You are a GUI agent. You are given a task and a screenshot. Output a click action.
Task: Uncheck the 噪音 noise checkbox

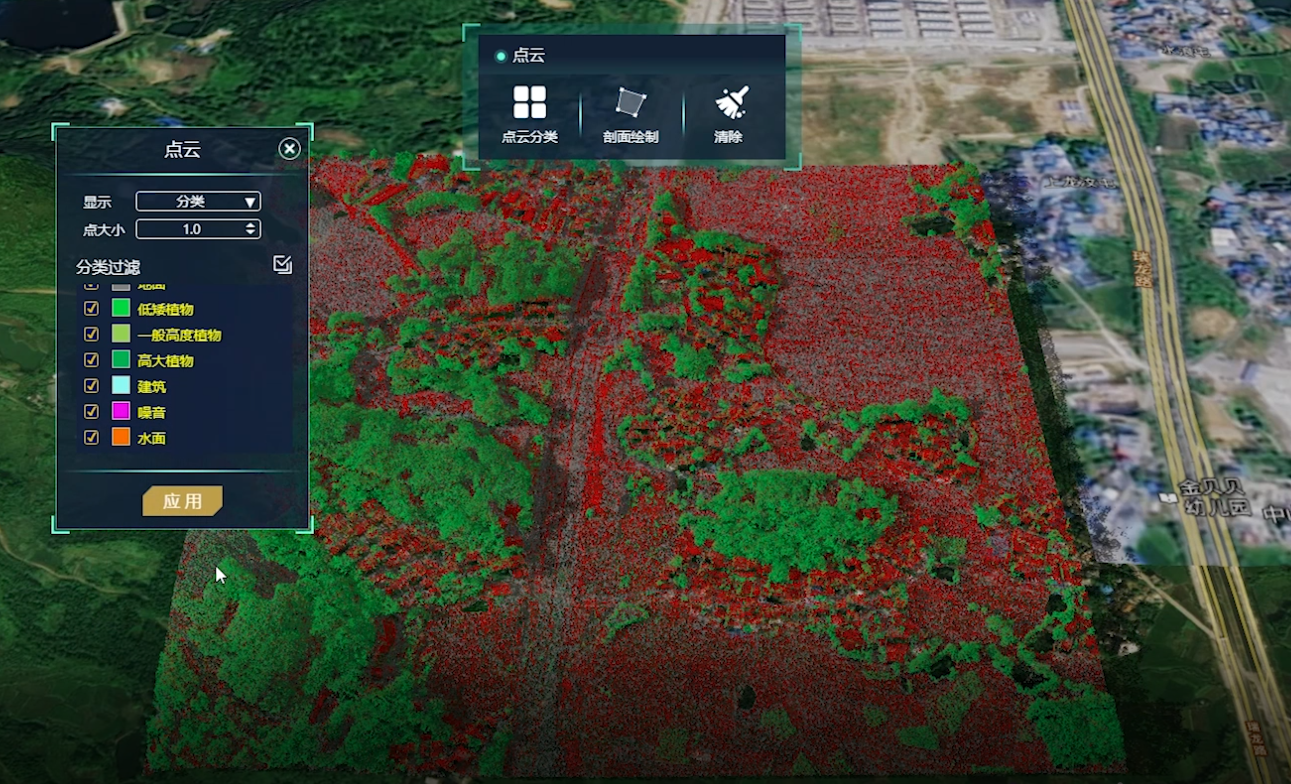point(91,411)
